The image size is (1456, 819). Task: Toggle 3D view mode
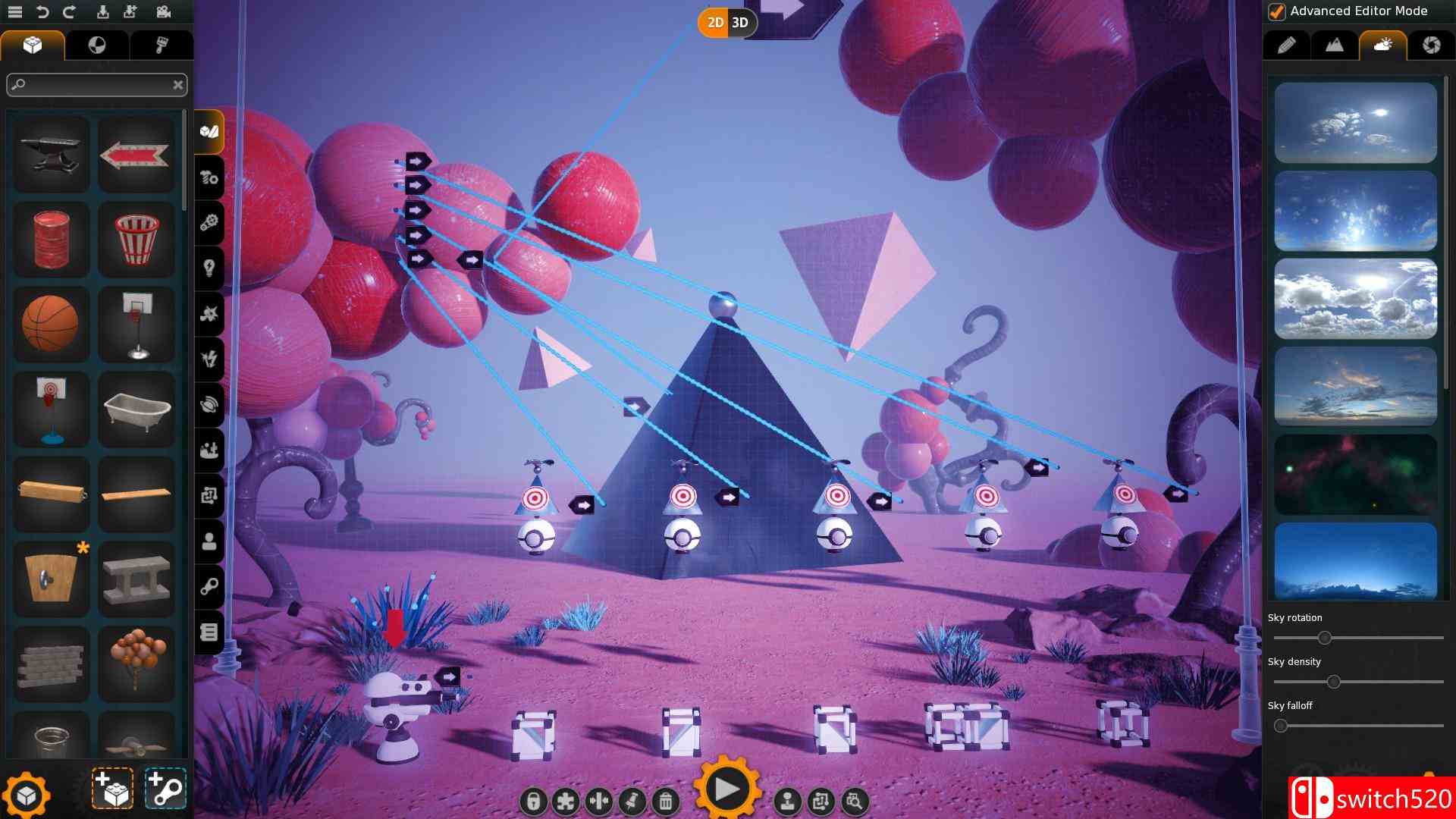click(739, 23)
